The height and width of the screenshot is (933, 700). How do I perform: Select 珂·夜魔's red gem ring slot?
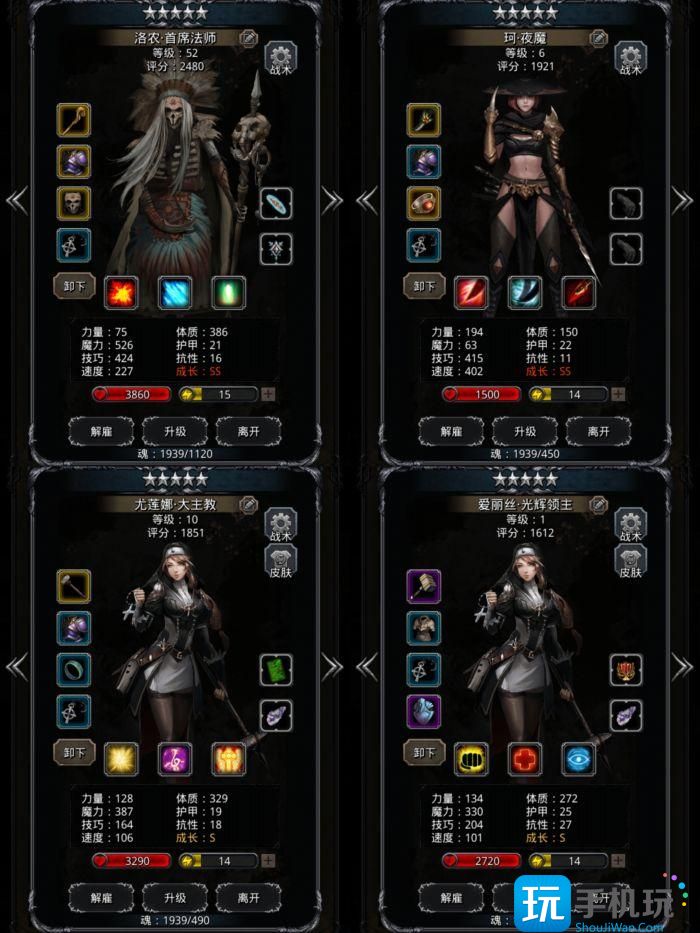point(423,203)
